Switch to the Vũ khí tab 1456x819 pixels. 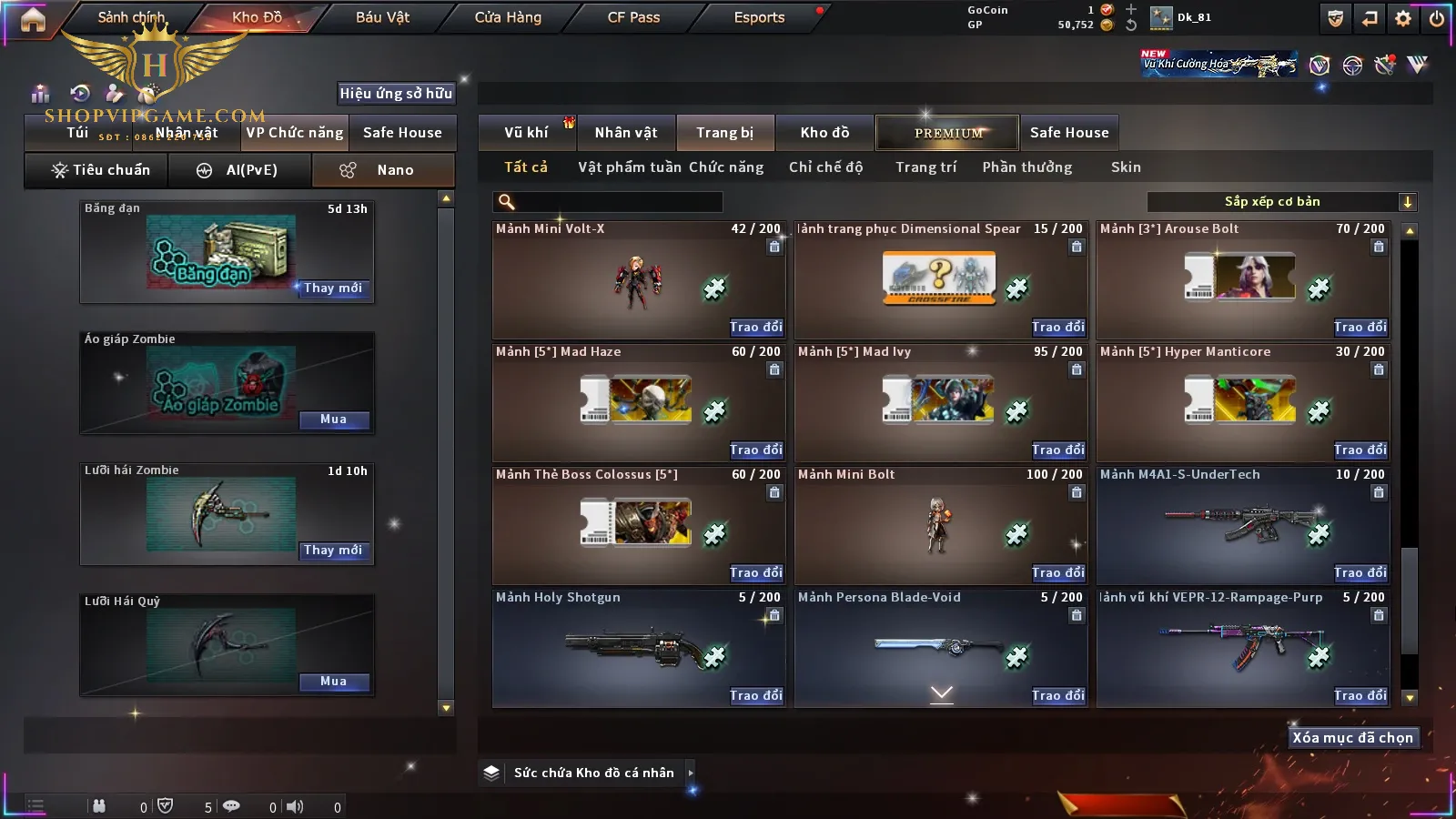click(x=527, y=133)
